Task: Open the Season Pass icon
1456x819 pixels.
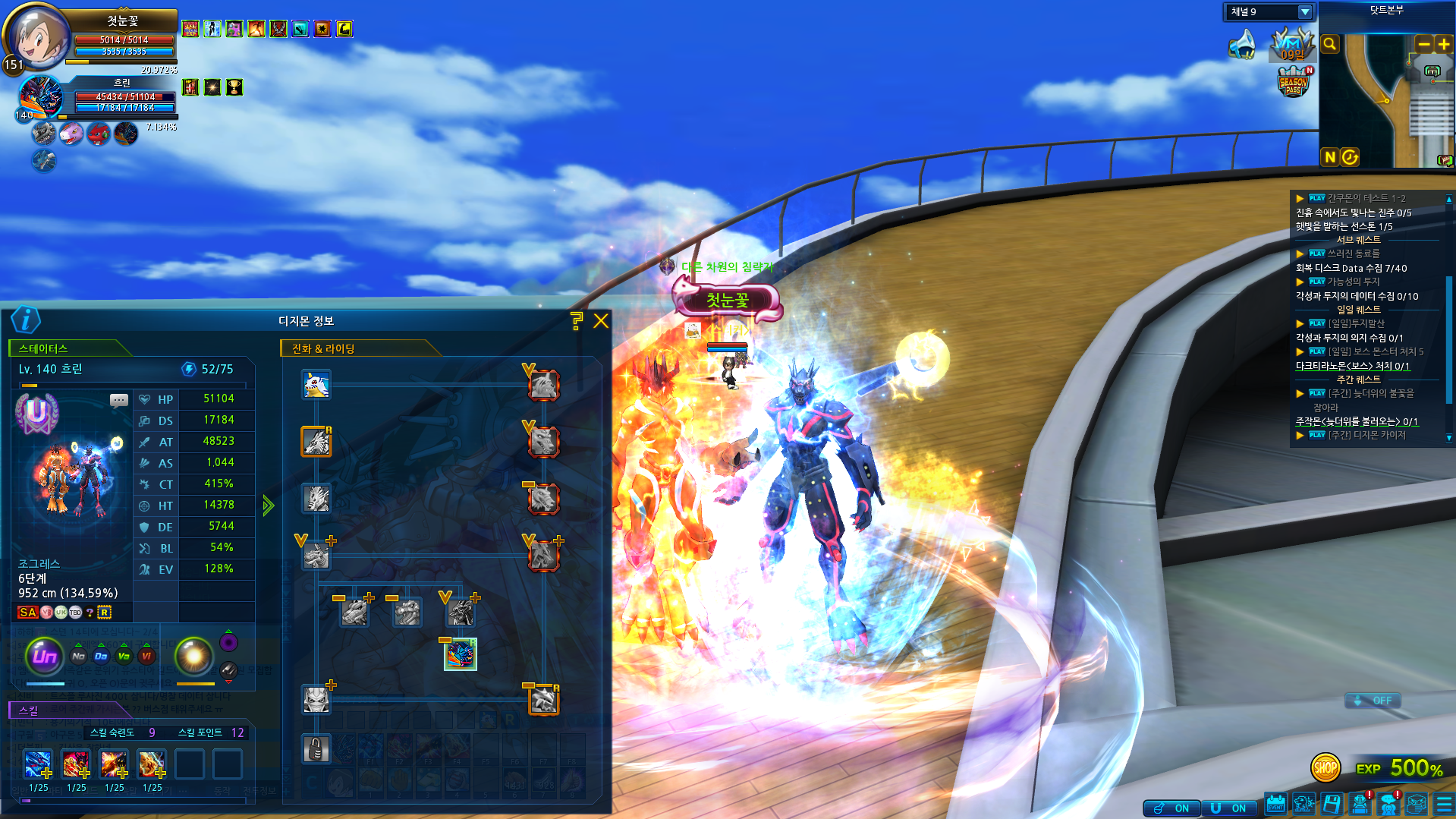Action: coord(1294,82)
